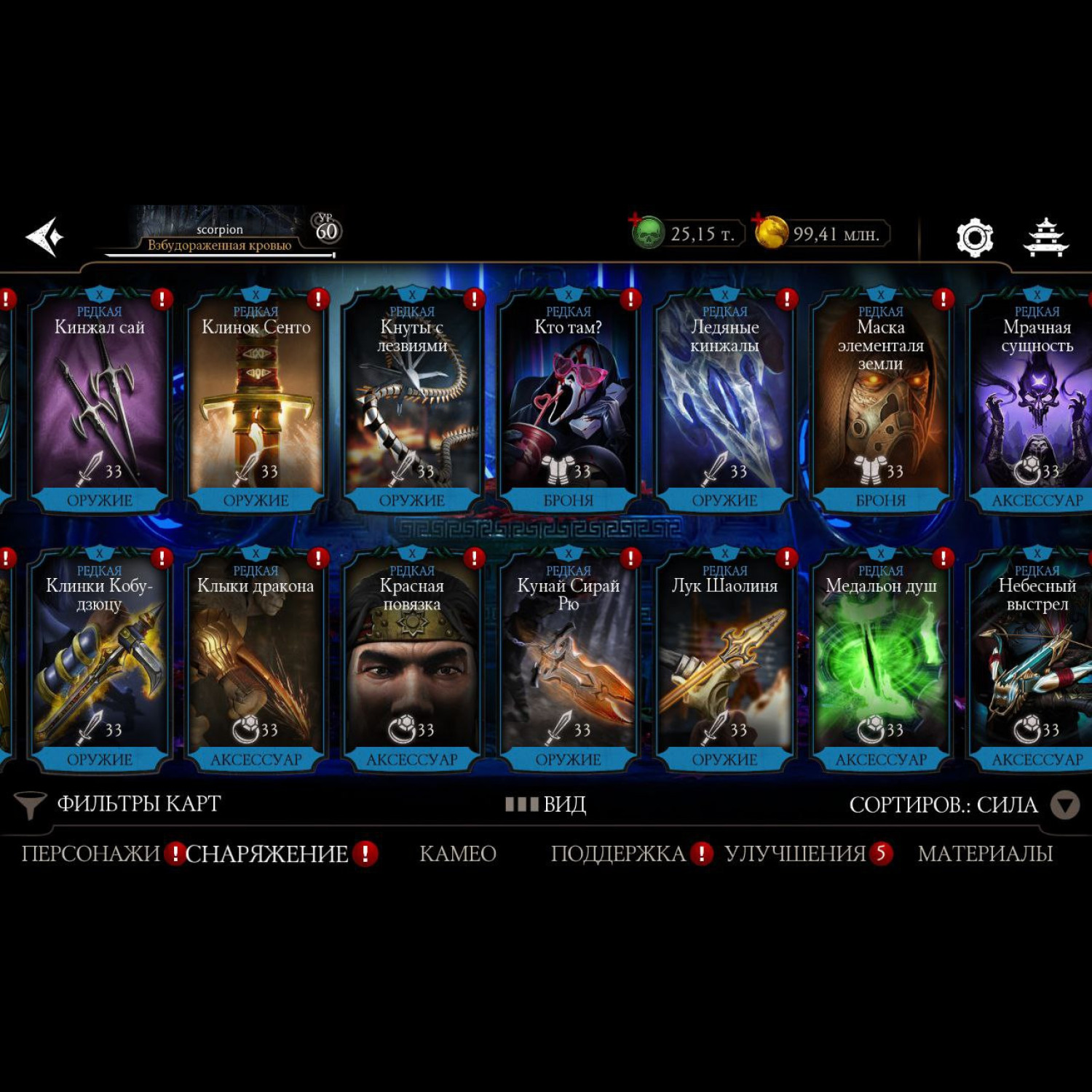Open the Сортиров.: Сила sort dropdown

point(962,804)
